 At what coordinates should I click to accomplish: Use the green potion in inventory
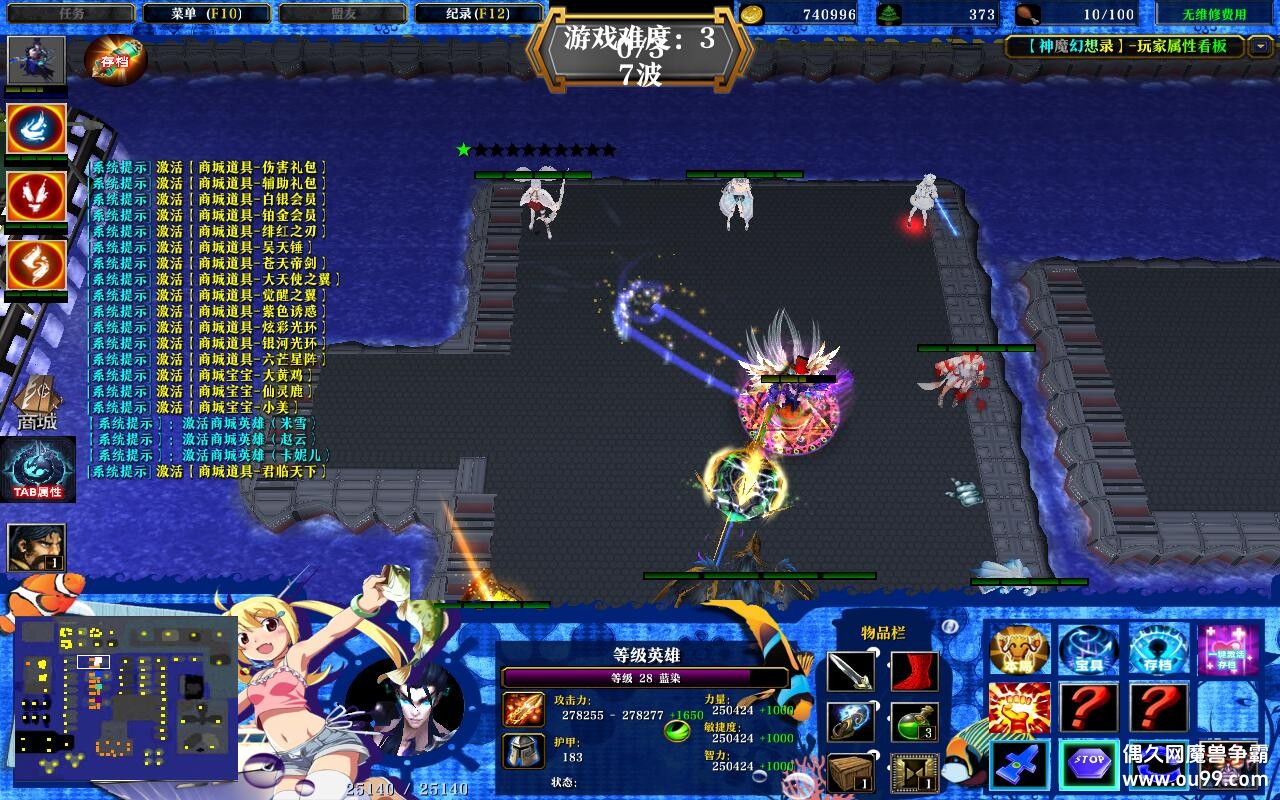(x=913, y=722)
